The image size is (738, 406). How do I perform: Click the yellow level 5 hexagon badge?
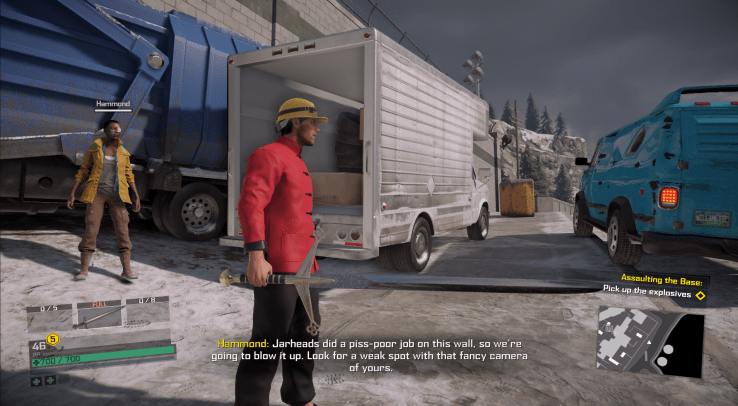(54, 338)
